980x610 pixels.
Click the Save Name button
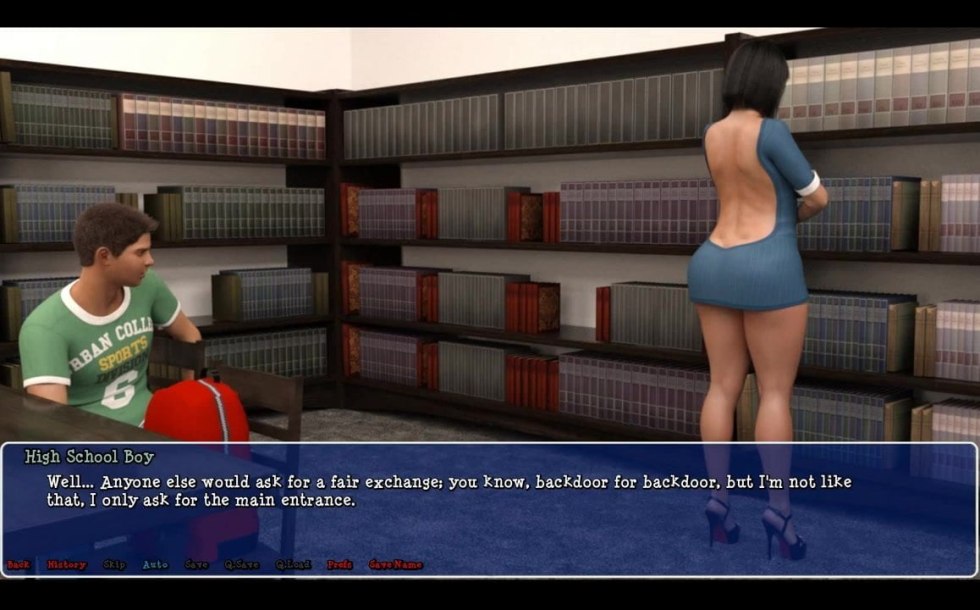coord(395,565)
